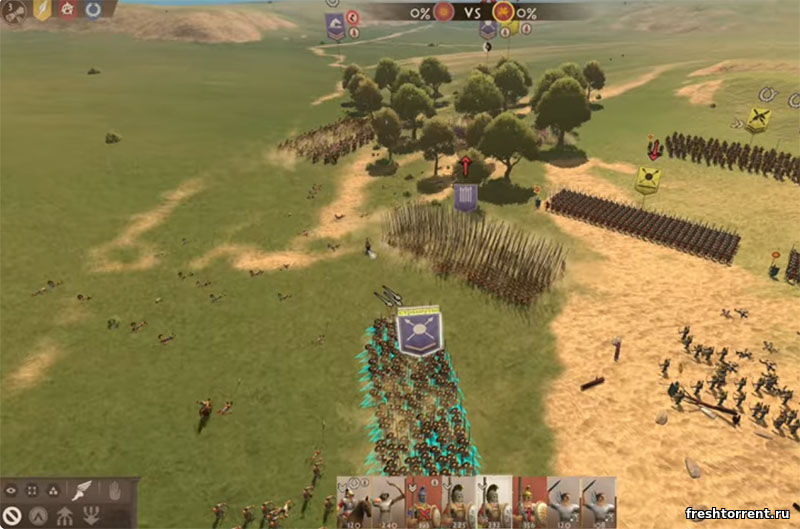Click the halt order circle-slash icon
Image resolution: width=800 pixels, height=529 pixels.
pyautogui.click(x=12, y=515)
